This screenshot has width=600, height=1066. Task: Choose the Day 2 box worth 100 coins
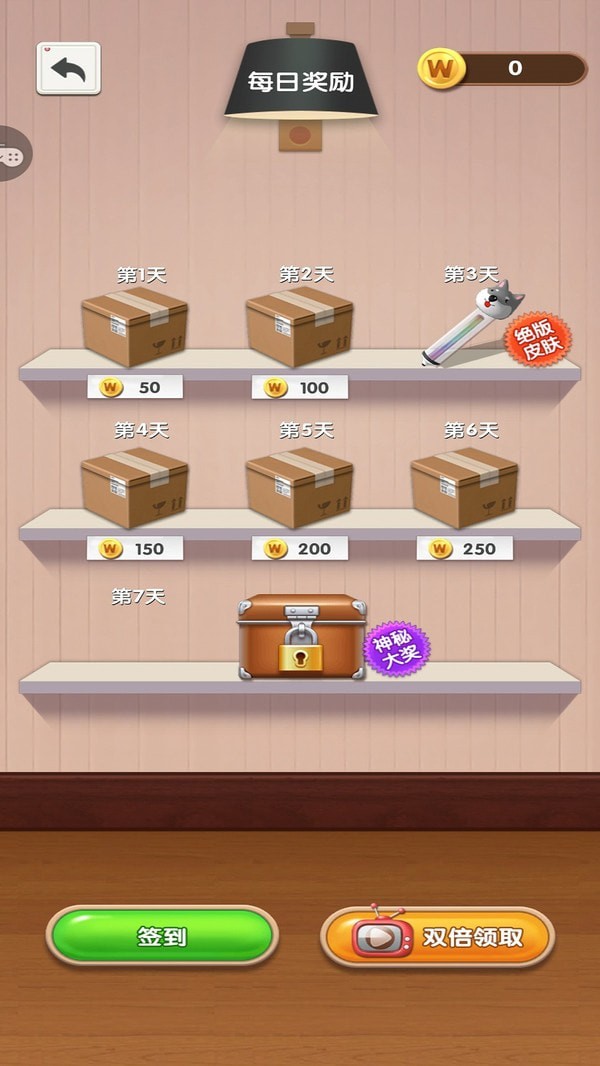click(299, 327)
